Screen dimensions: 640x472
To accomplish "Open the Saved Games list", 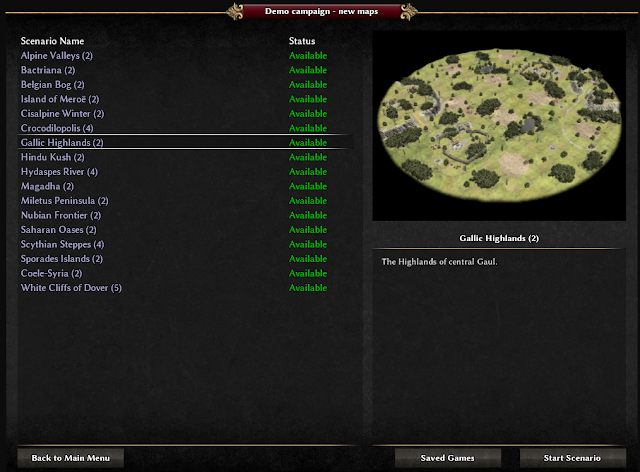I will [447, 458].
